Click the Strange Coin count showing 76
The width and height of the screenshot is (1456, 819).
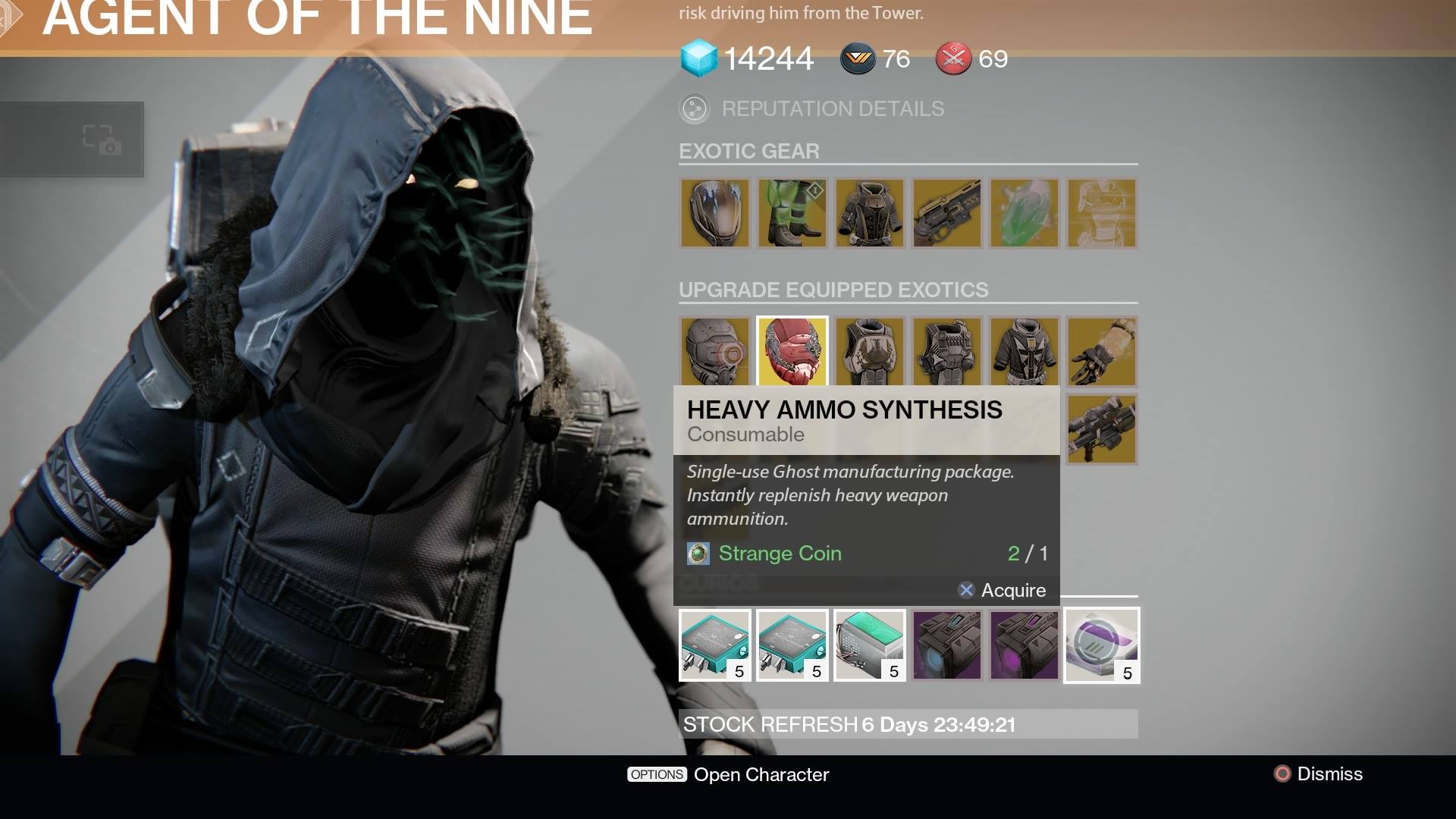point(897,58)
